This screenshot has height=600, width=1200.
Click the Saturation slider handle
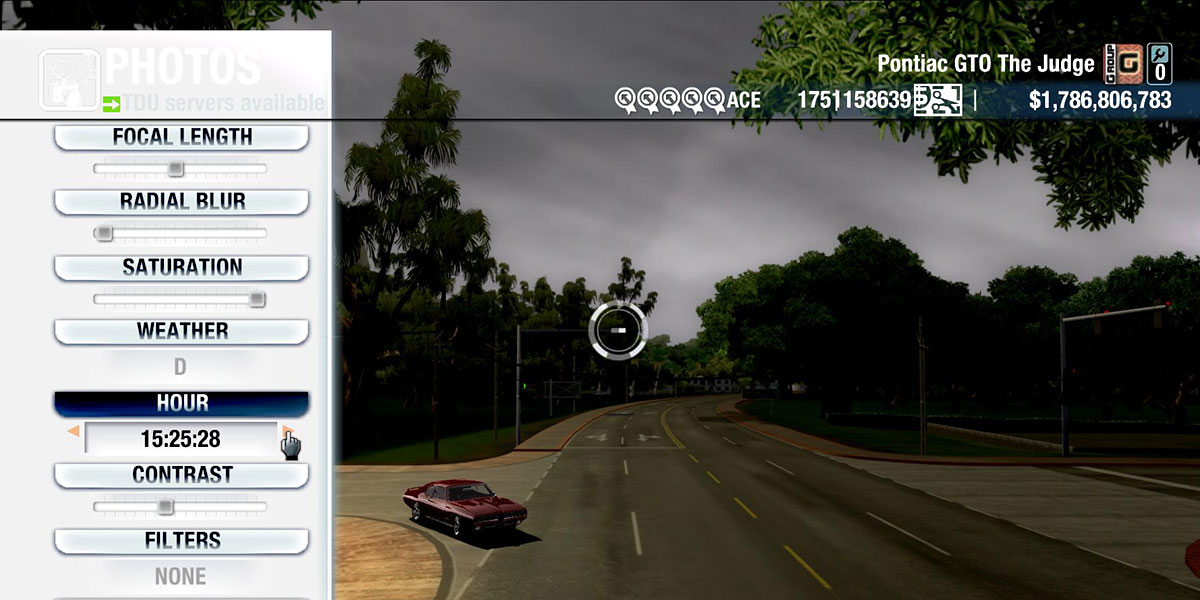coord(257,298)
